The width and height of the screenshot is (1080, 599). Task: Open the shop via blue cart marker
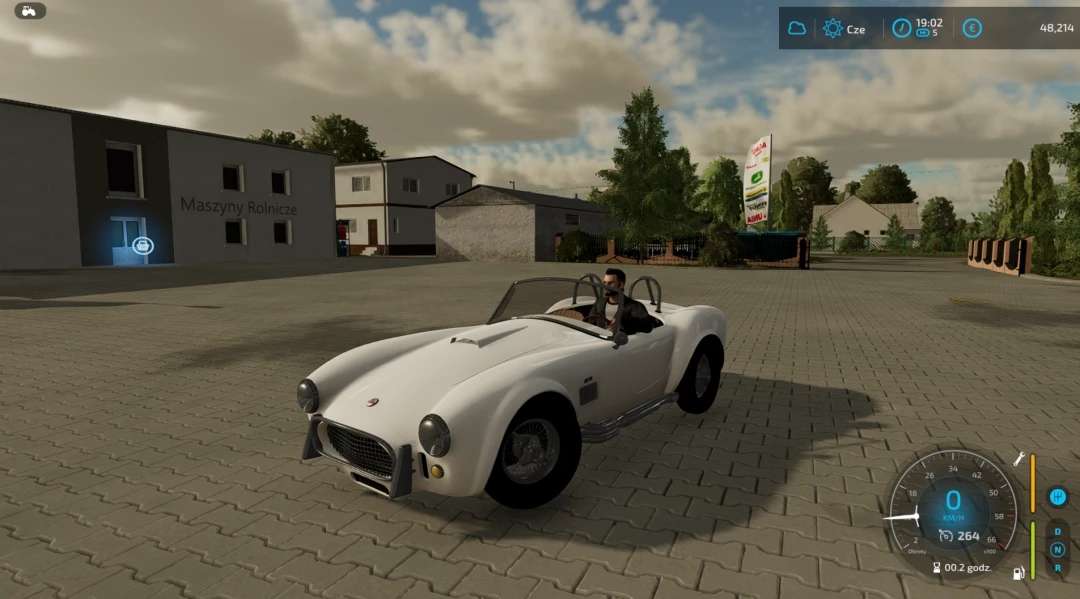coord(143,244)
